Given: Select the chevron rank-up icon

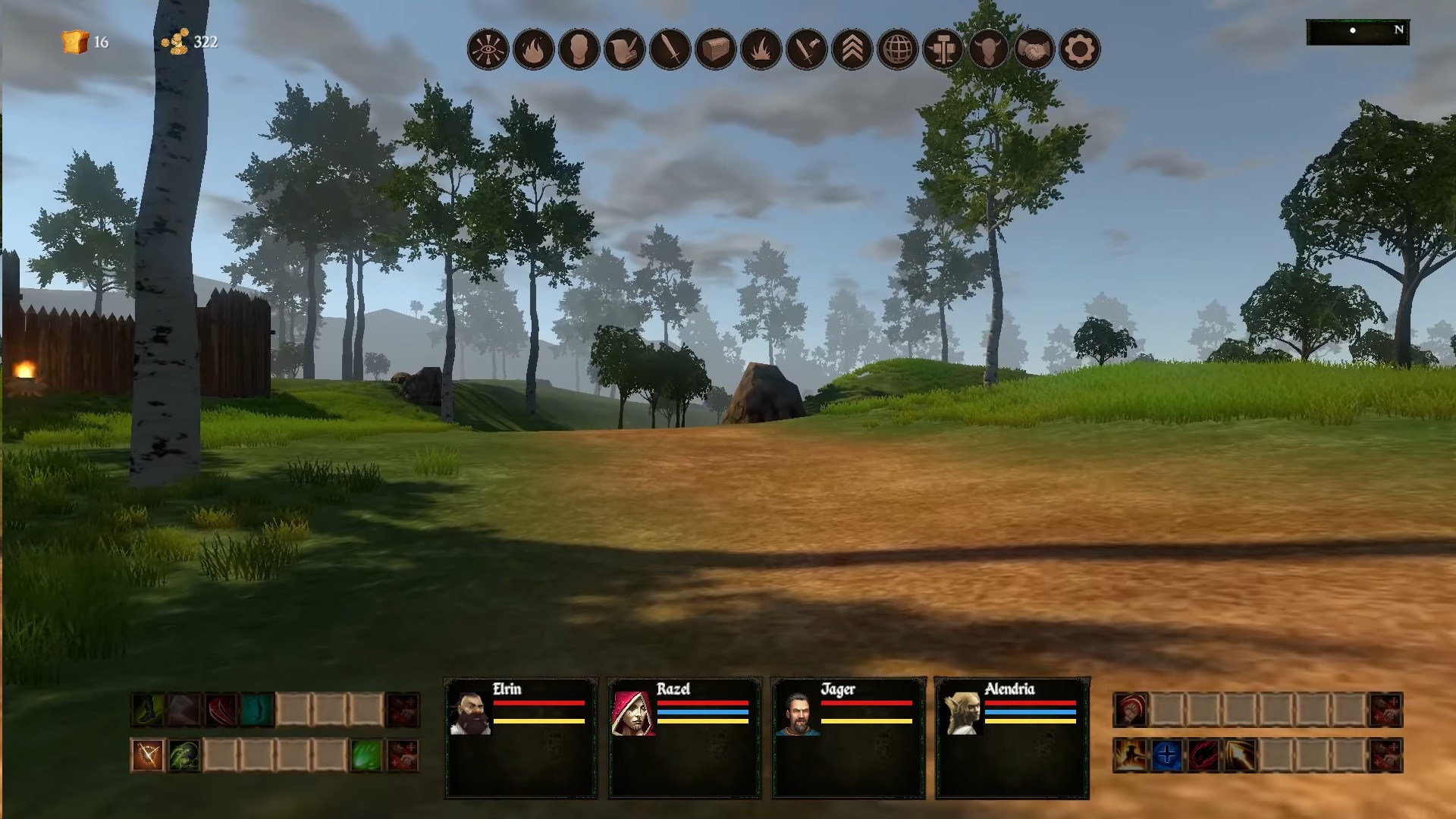Looking at the screenshot, I should point(852,51).
